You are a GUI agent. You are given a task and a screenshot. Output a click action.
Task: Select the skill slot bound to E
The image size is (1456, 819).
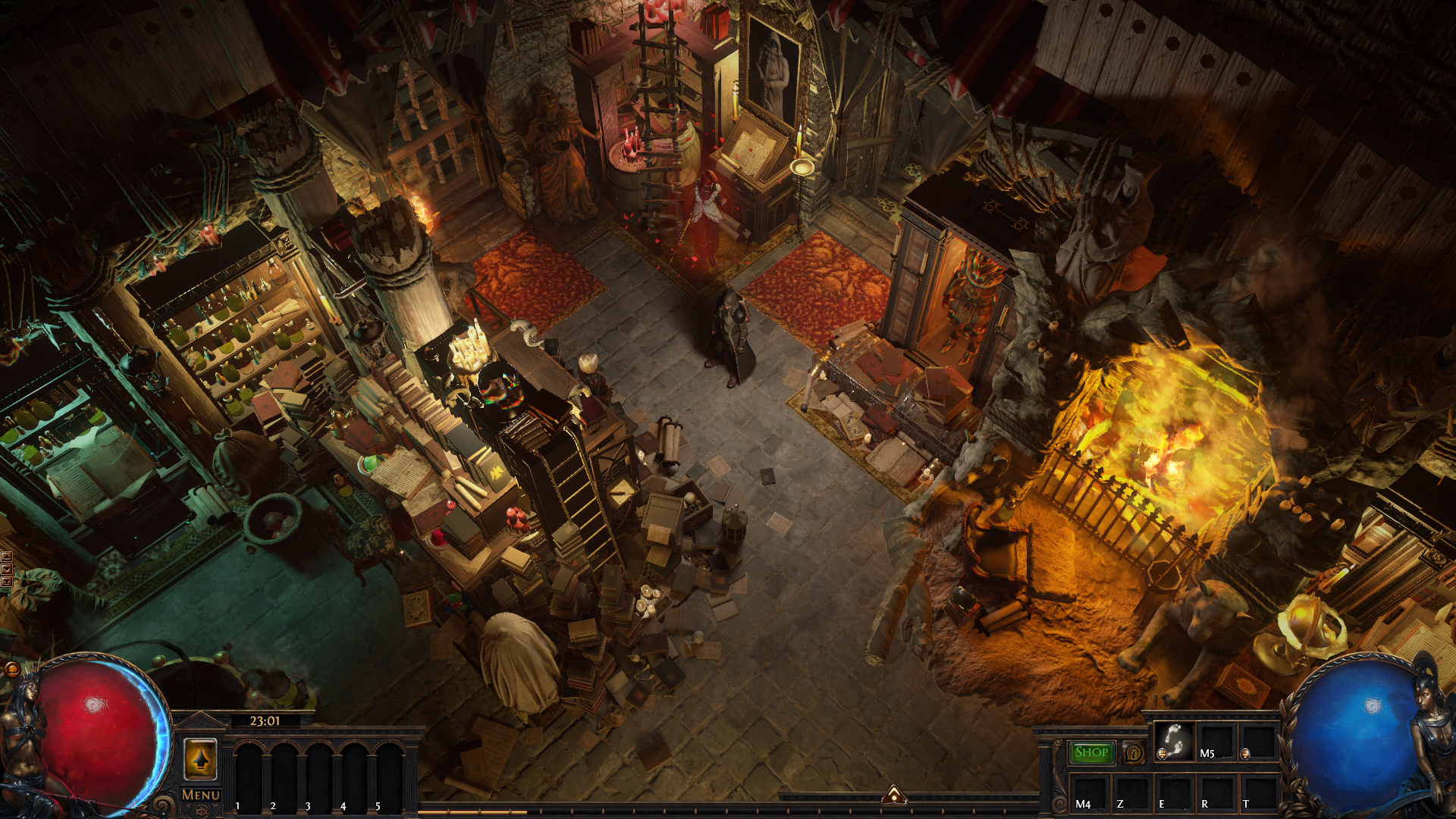click(x=1174, y=792)
